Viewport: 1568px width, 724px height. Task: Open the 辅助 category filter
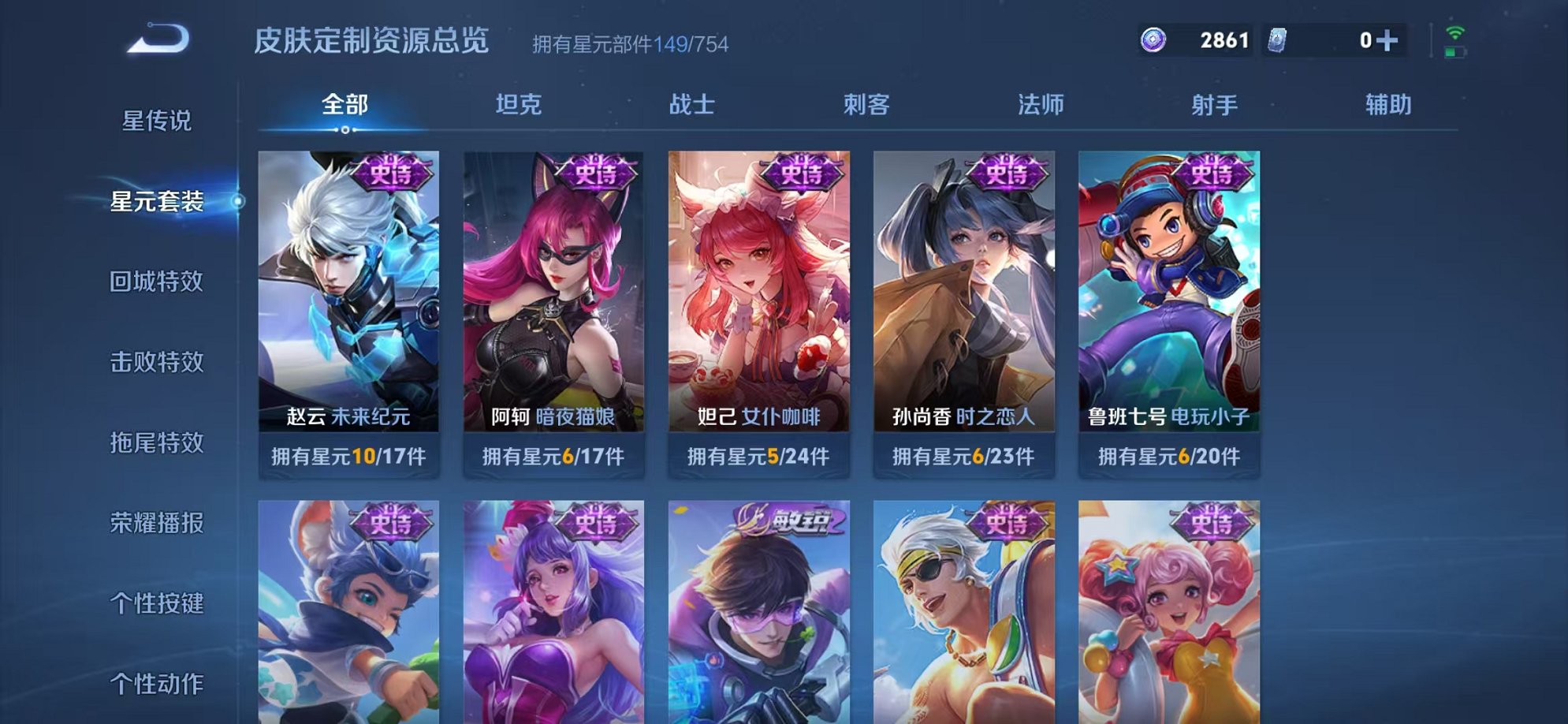click(x=1387, y=103)
